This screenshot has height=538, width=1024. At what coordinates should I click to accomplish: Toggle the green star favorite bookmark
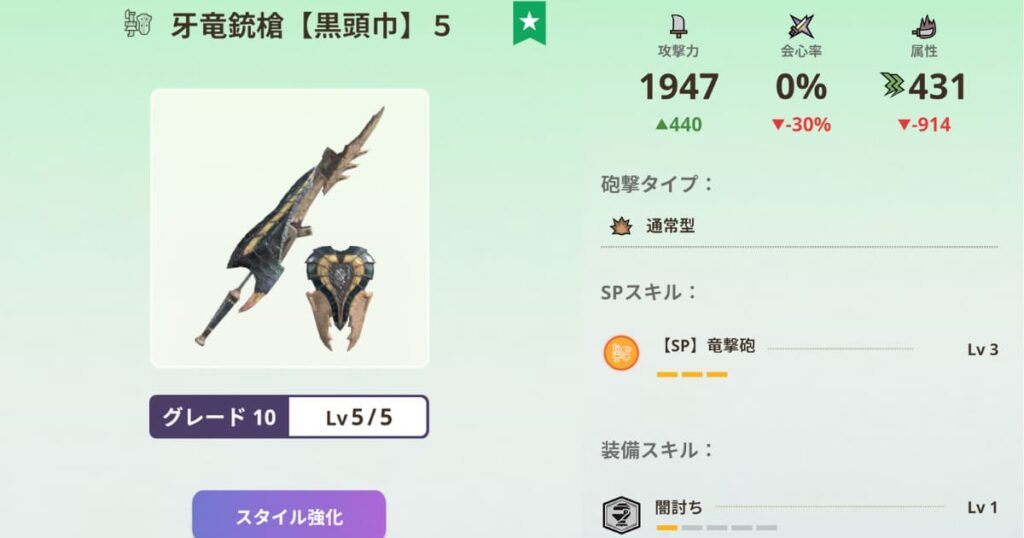click(528, 22)
